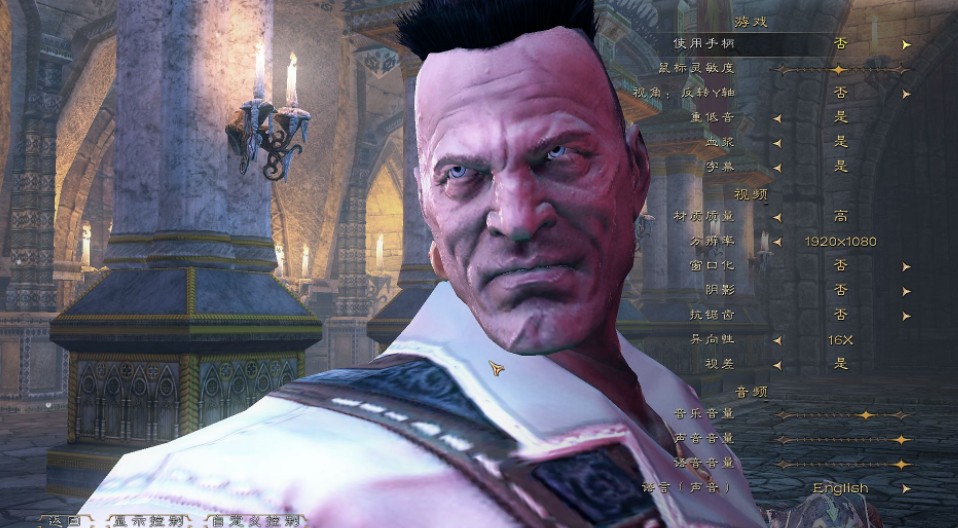Click the left arrow for 视差 parallax
The height and width of the screenshot is (528, 958).
click(777, 364)
